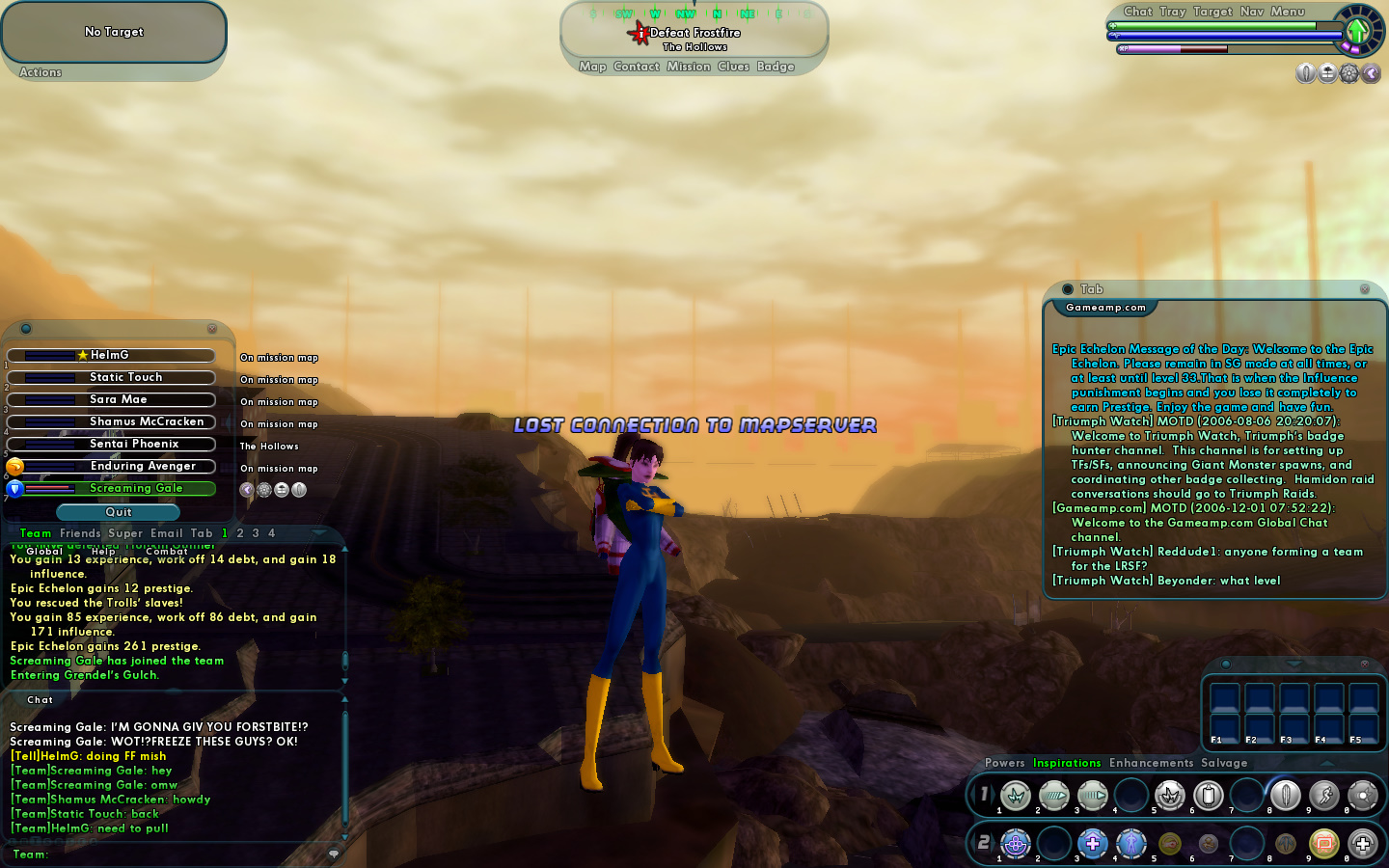Quit the team with the Quit button
Image resolution: width=1389 pixels, height=868 pixels.
tap(119, 512)
